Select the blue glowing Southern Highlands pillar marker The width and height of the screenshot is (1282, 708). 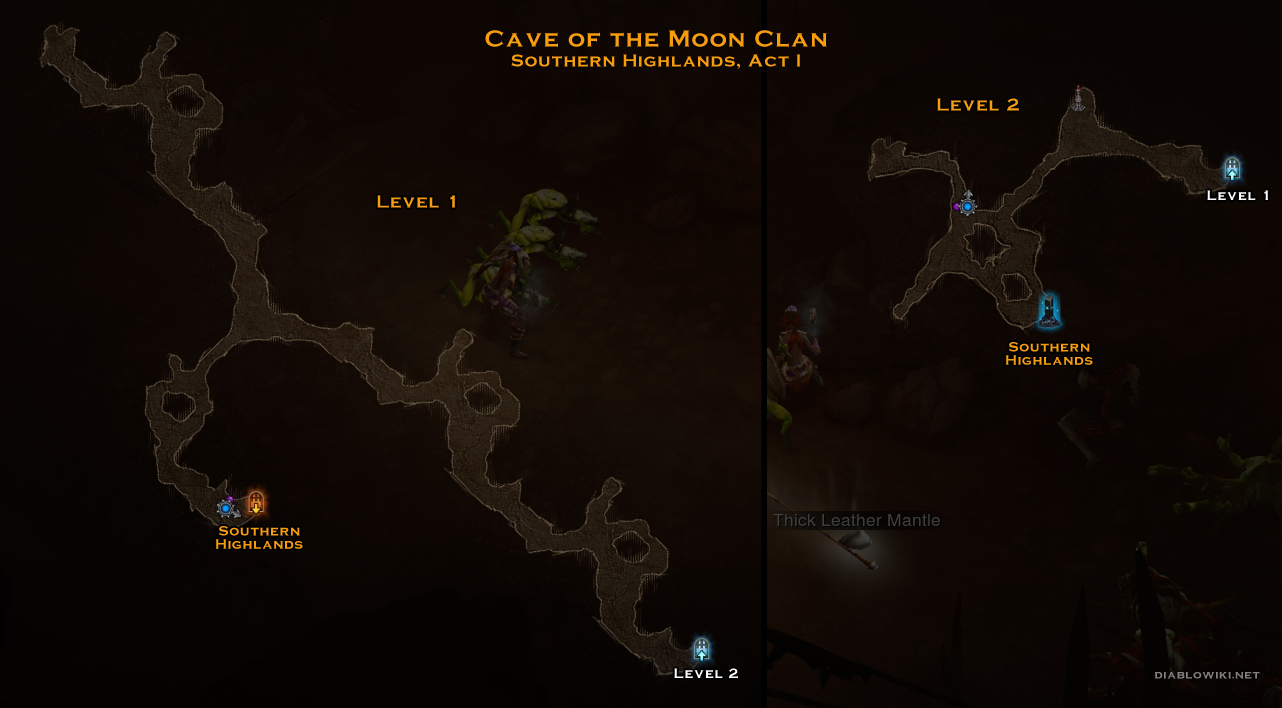coord(1048,311)
